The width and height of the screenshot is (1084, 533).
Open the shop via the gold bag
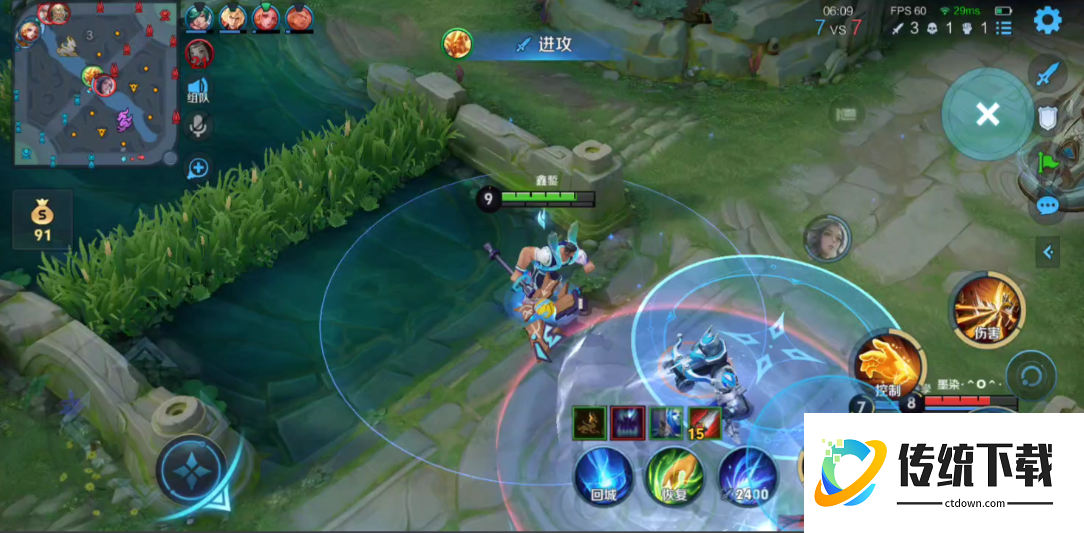tap(42, 219)
